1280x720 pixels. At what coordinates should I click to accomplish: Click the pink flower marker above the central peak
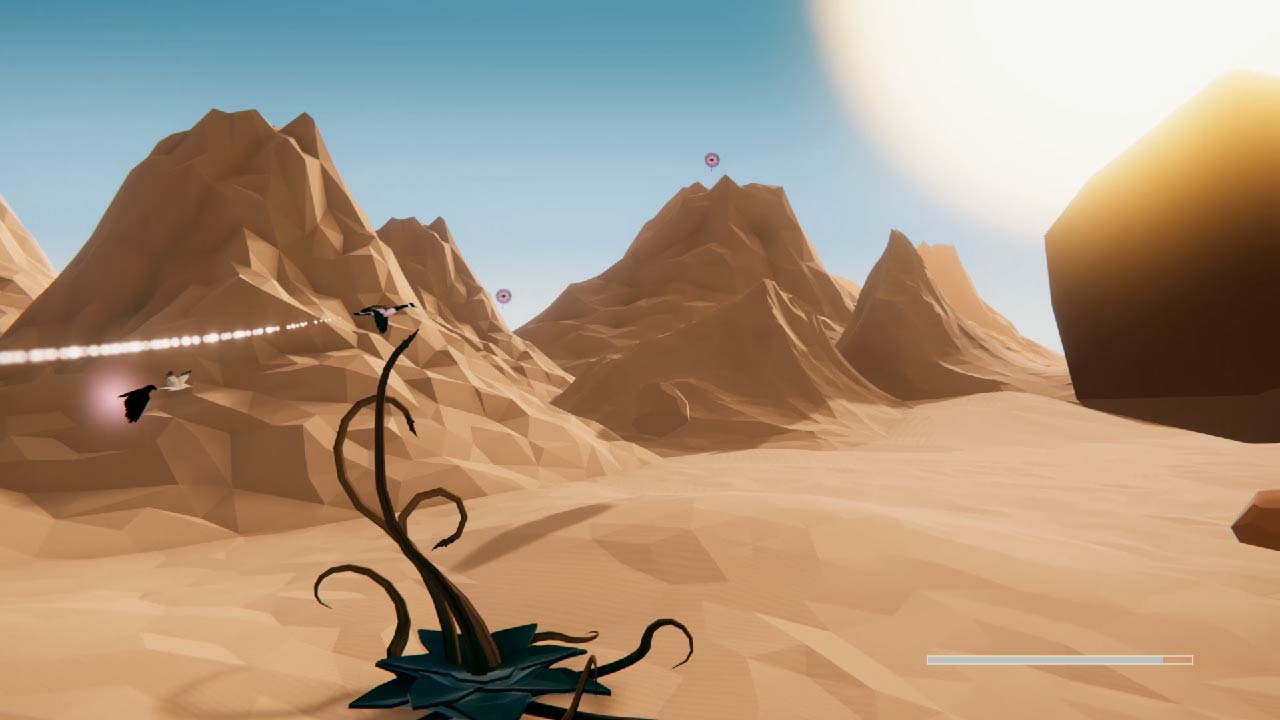(x=711, y=158)
